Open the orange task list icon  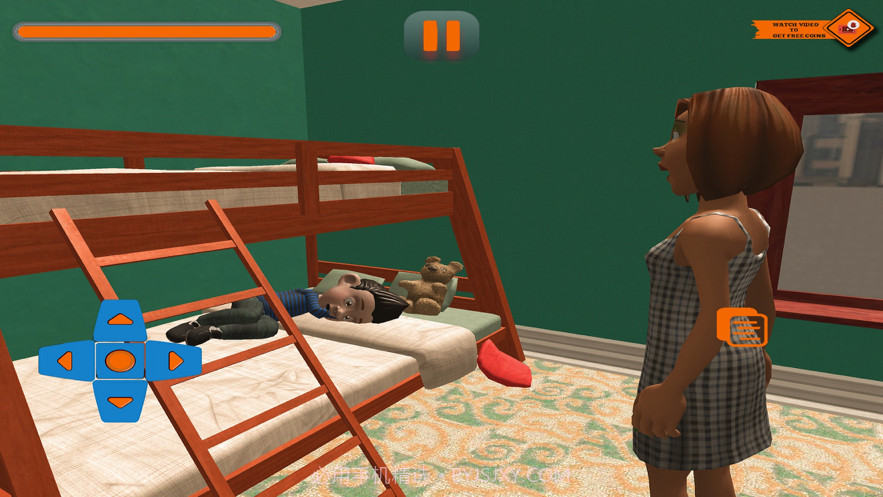click(x=742, y=328)
